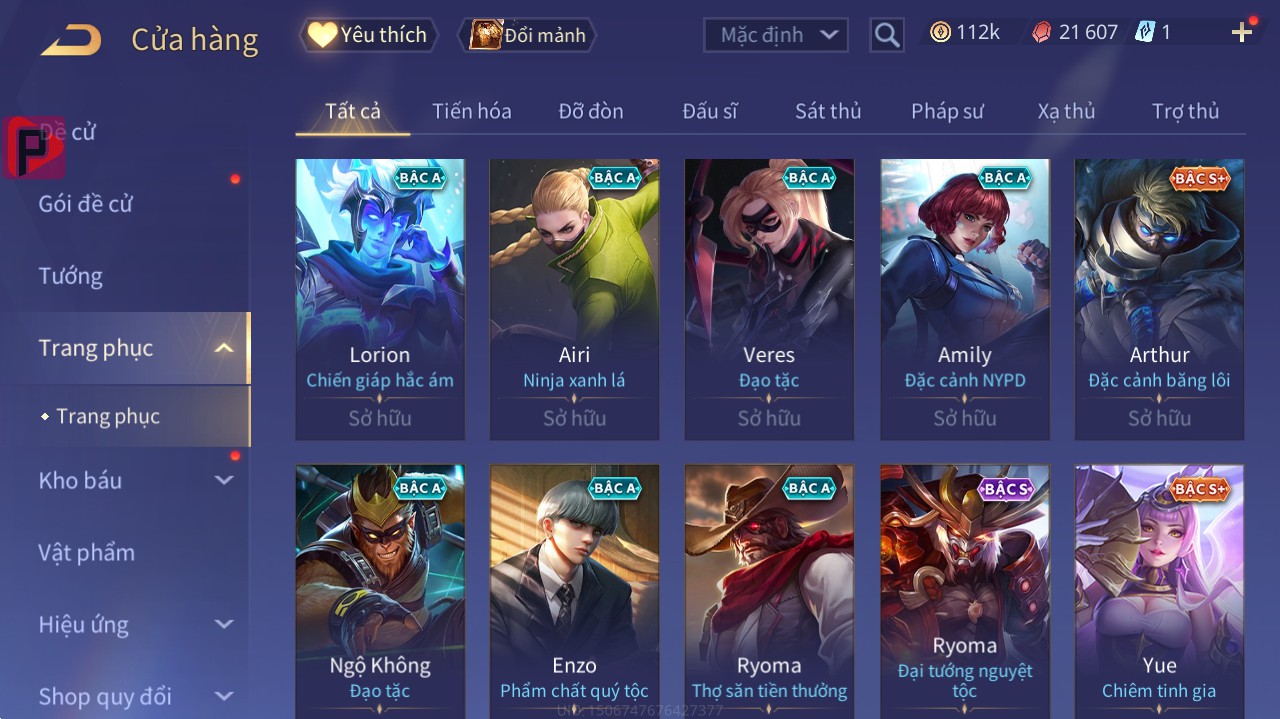Select the Sát thủ category tab

(828, 111)
